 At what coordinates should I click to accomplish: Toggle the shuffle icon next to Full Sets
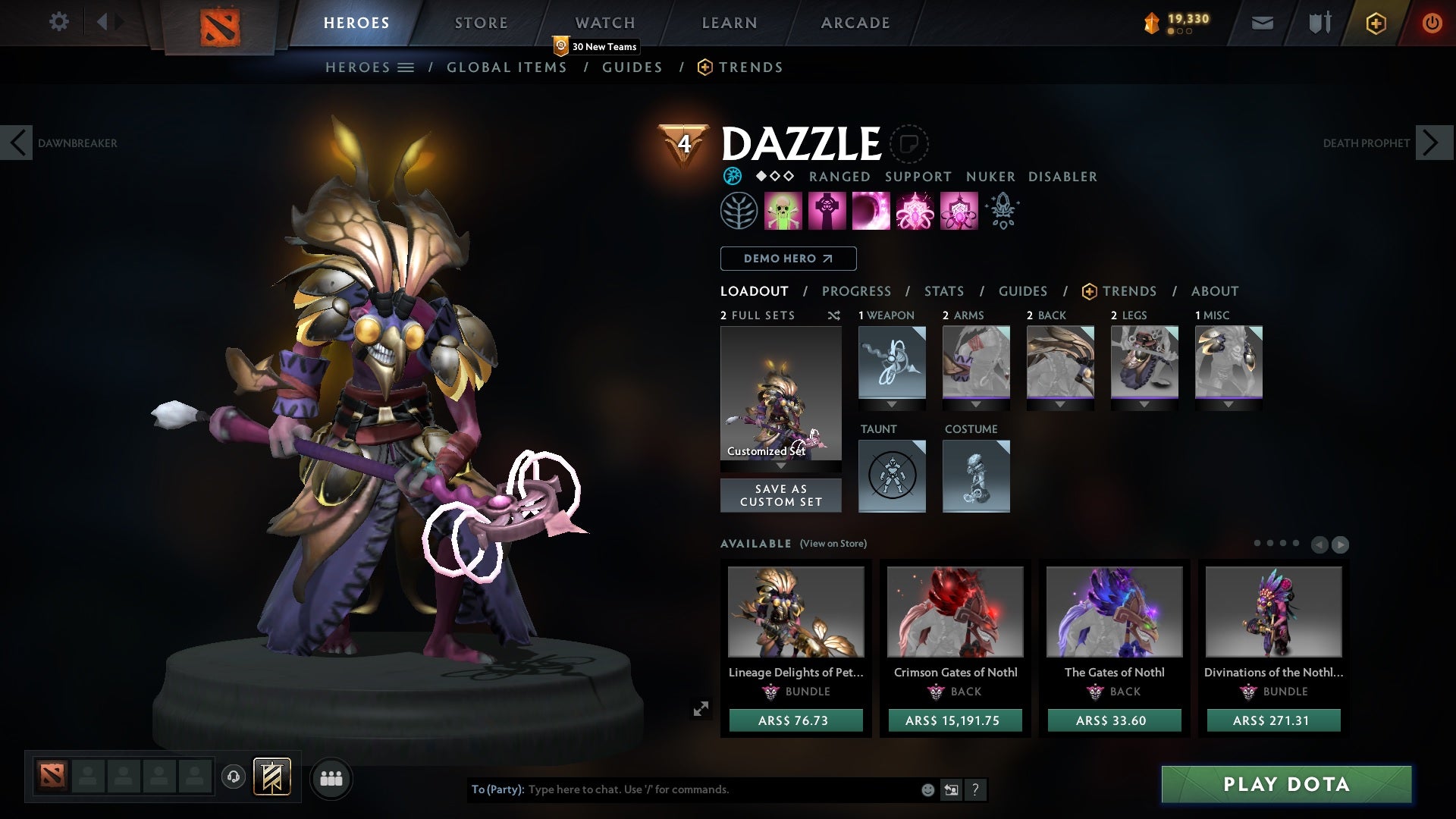pyautogui.click(x=834, y=316)
